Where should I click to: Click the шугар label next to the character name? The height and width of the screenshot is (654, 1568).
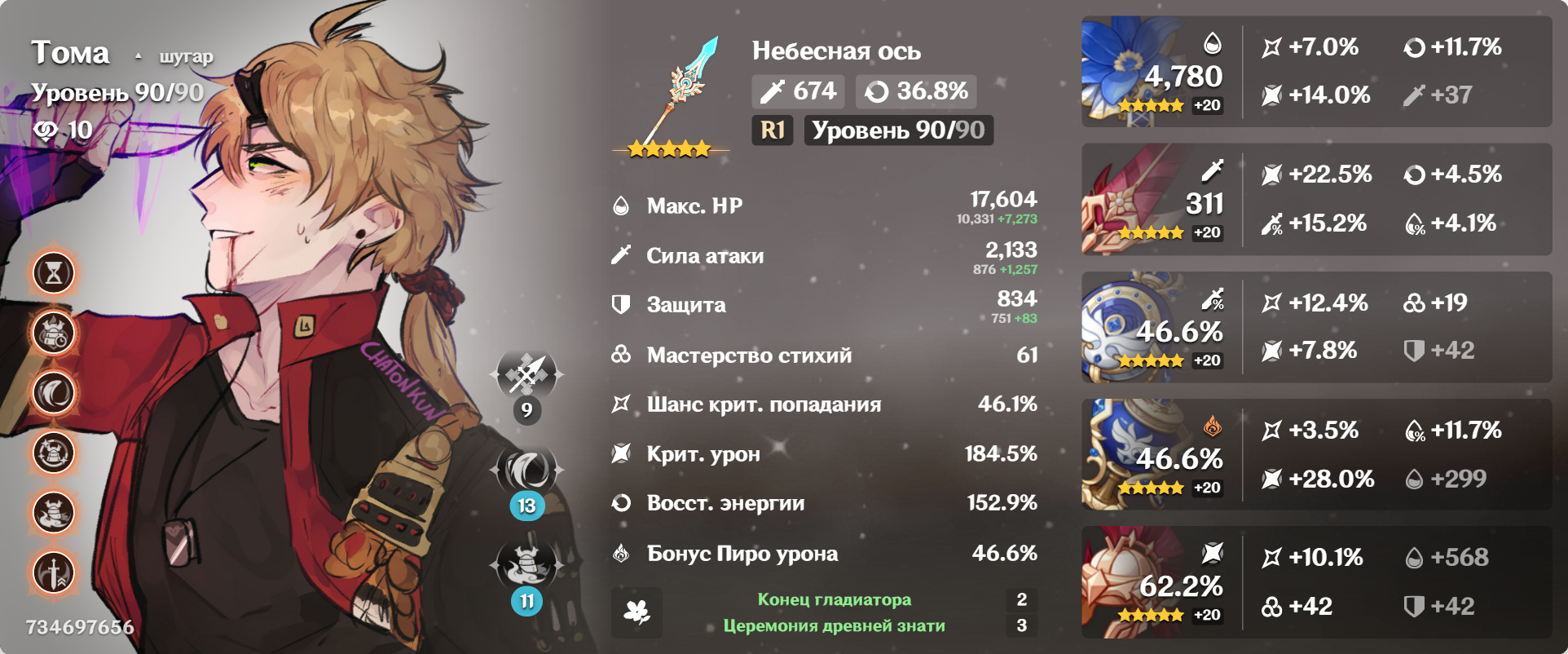(185, 57)
